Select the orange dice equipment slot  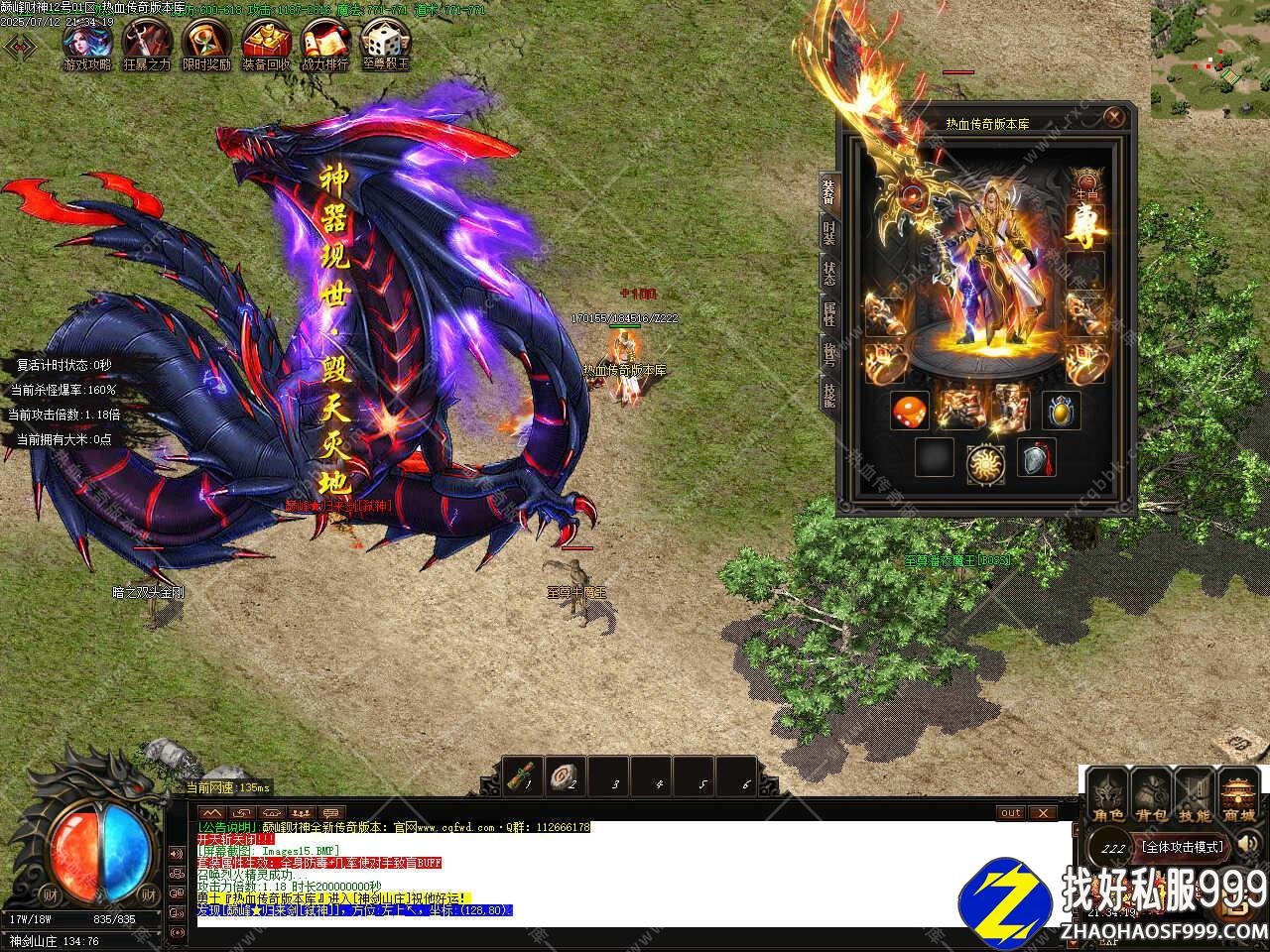pyautogui.click(x=909, y=411)
